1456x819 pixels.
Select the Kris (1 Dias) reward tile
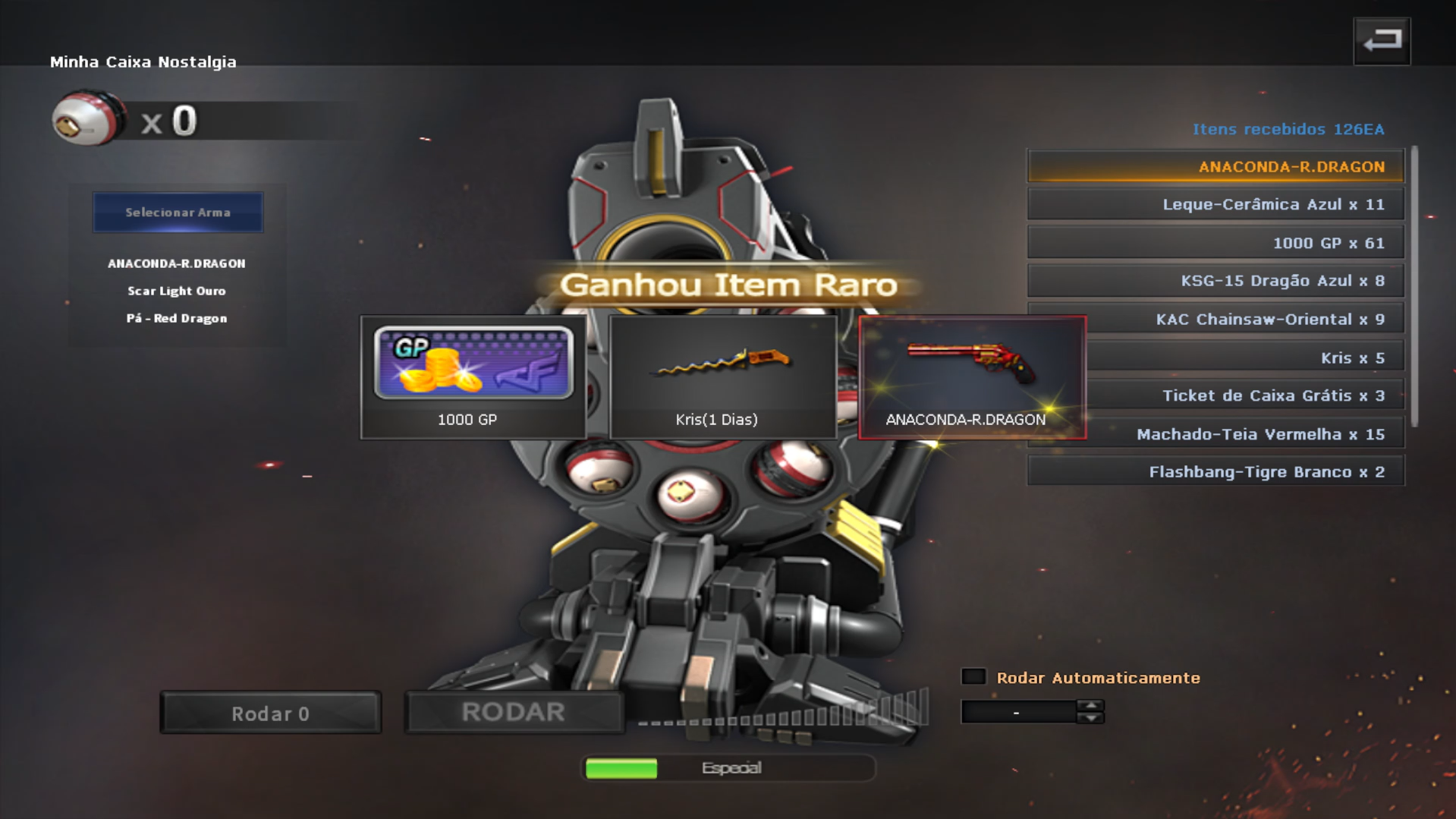[722, 377]
